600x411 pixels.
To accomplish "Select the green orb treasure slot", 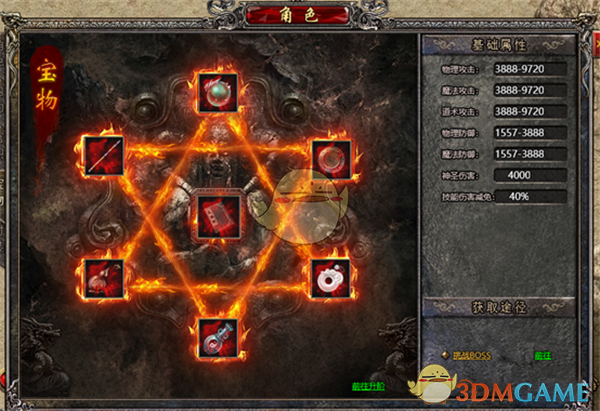I will (217, 91).
